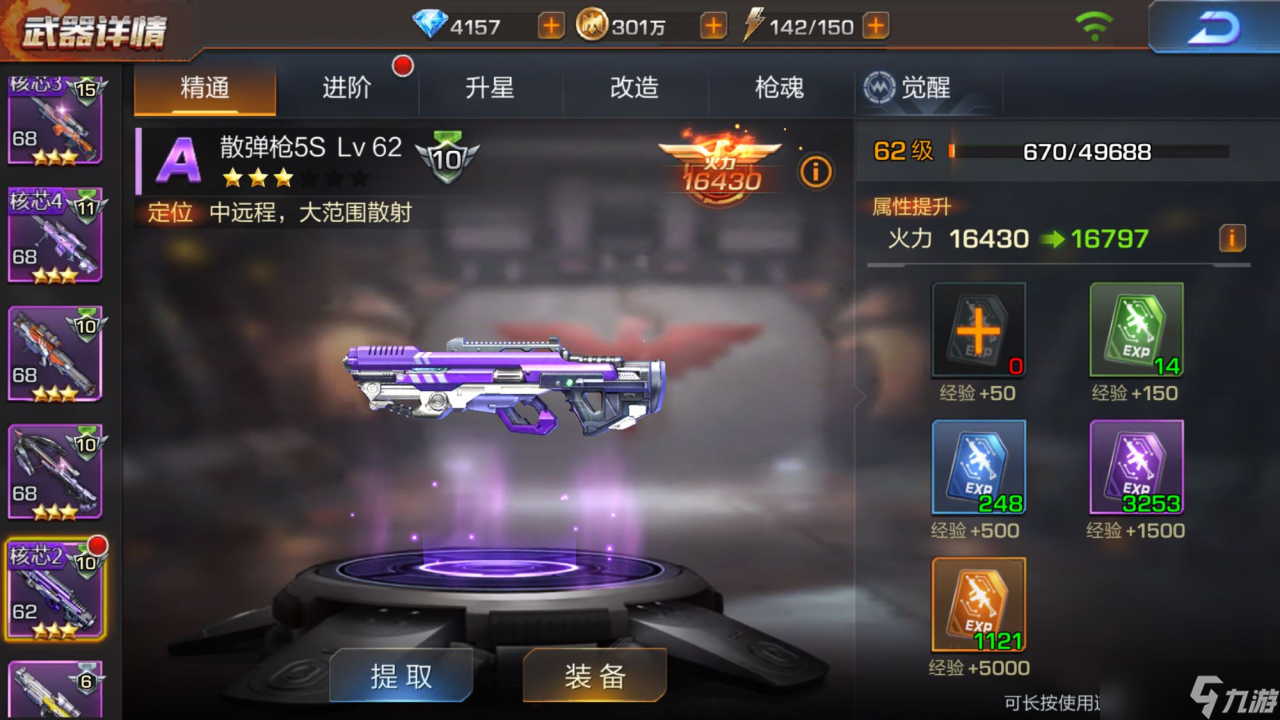The image size is (1280, 720).
Task: Use the orange 经验+5000 EXP card
Action: [978, 604]
